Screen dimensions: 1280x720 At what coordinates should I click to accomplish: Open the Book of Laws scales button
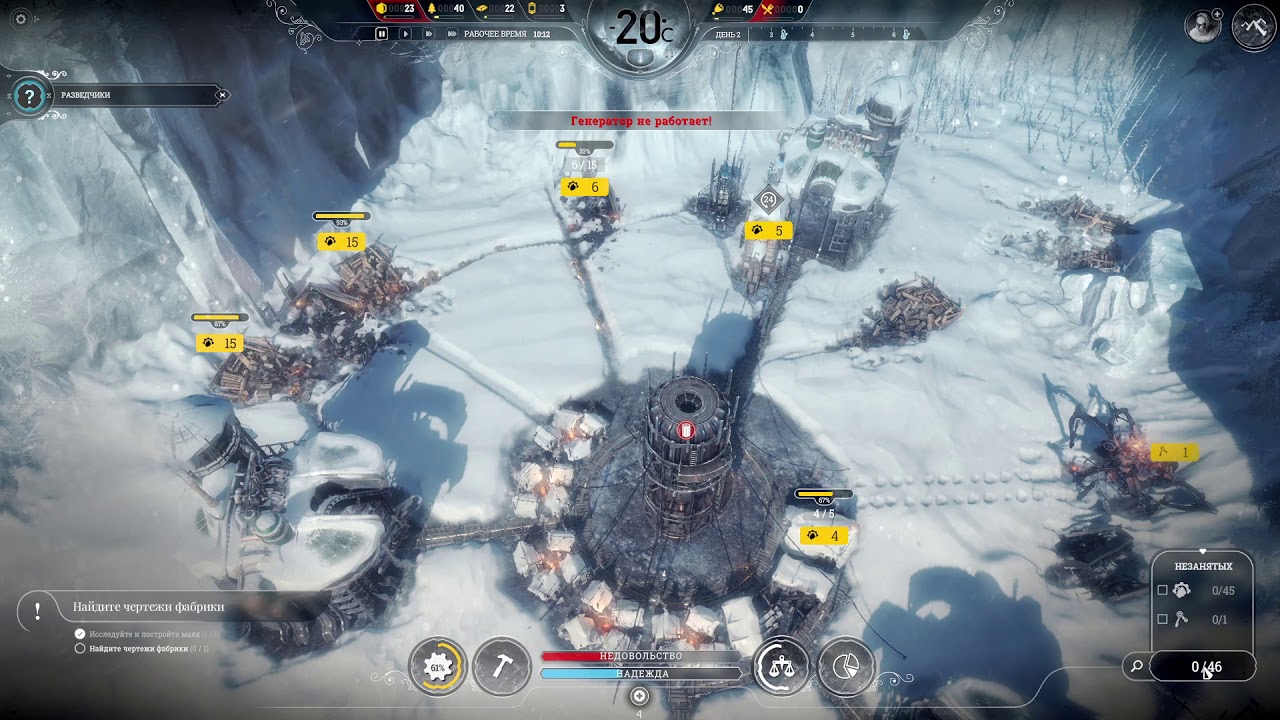(781, 667)
